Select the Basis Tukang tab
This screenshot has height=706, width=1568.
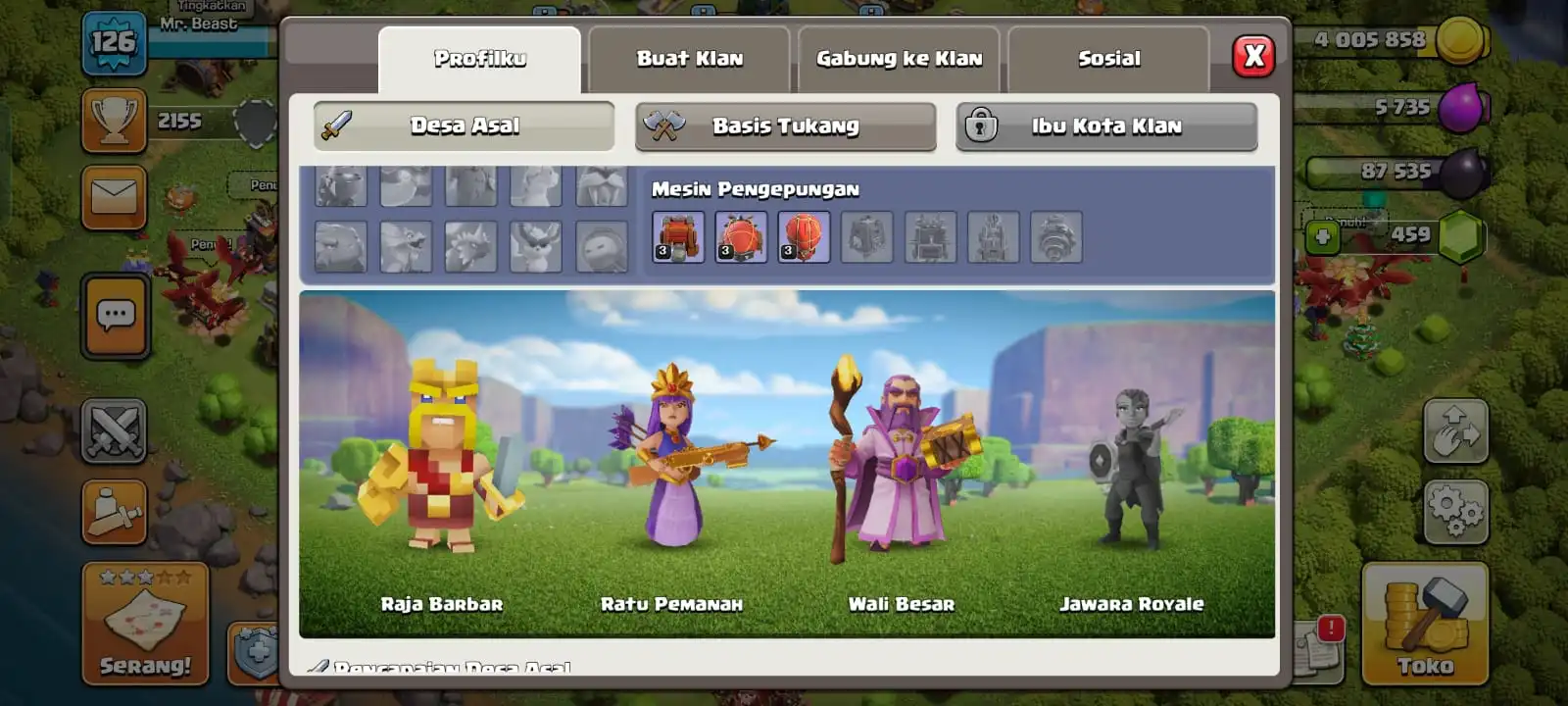click(784, 126)
